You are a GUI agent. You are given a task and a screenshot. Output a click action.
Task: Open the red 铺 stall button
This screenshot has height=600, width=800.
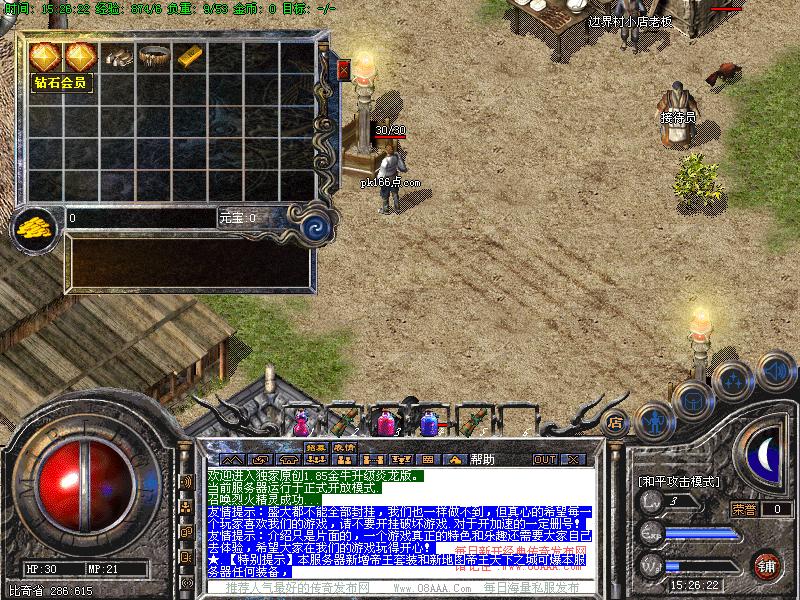tap(767, 565)
